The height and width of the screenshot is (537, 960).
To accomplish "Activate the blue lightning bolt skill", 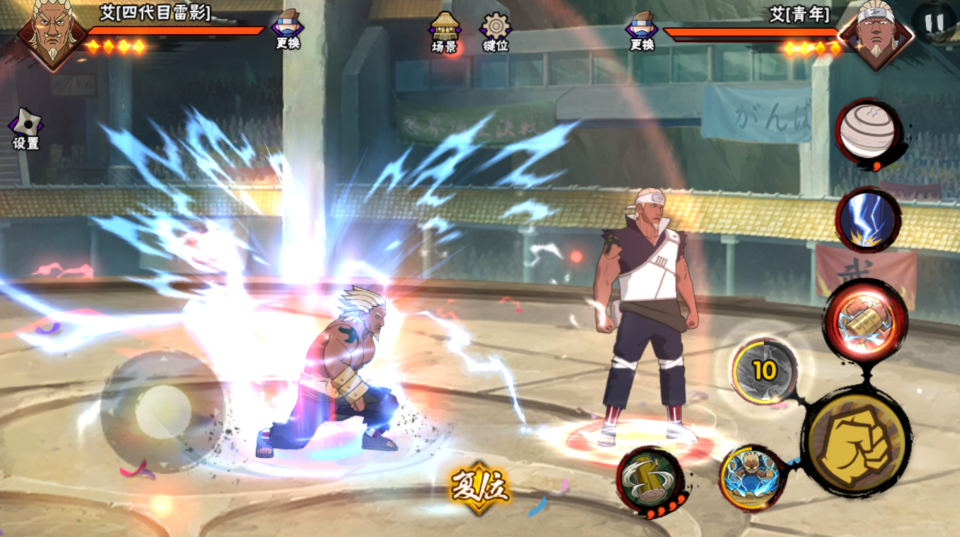I will pyautogui.click(x=866, y=218).
